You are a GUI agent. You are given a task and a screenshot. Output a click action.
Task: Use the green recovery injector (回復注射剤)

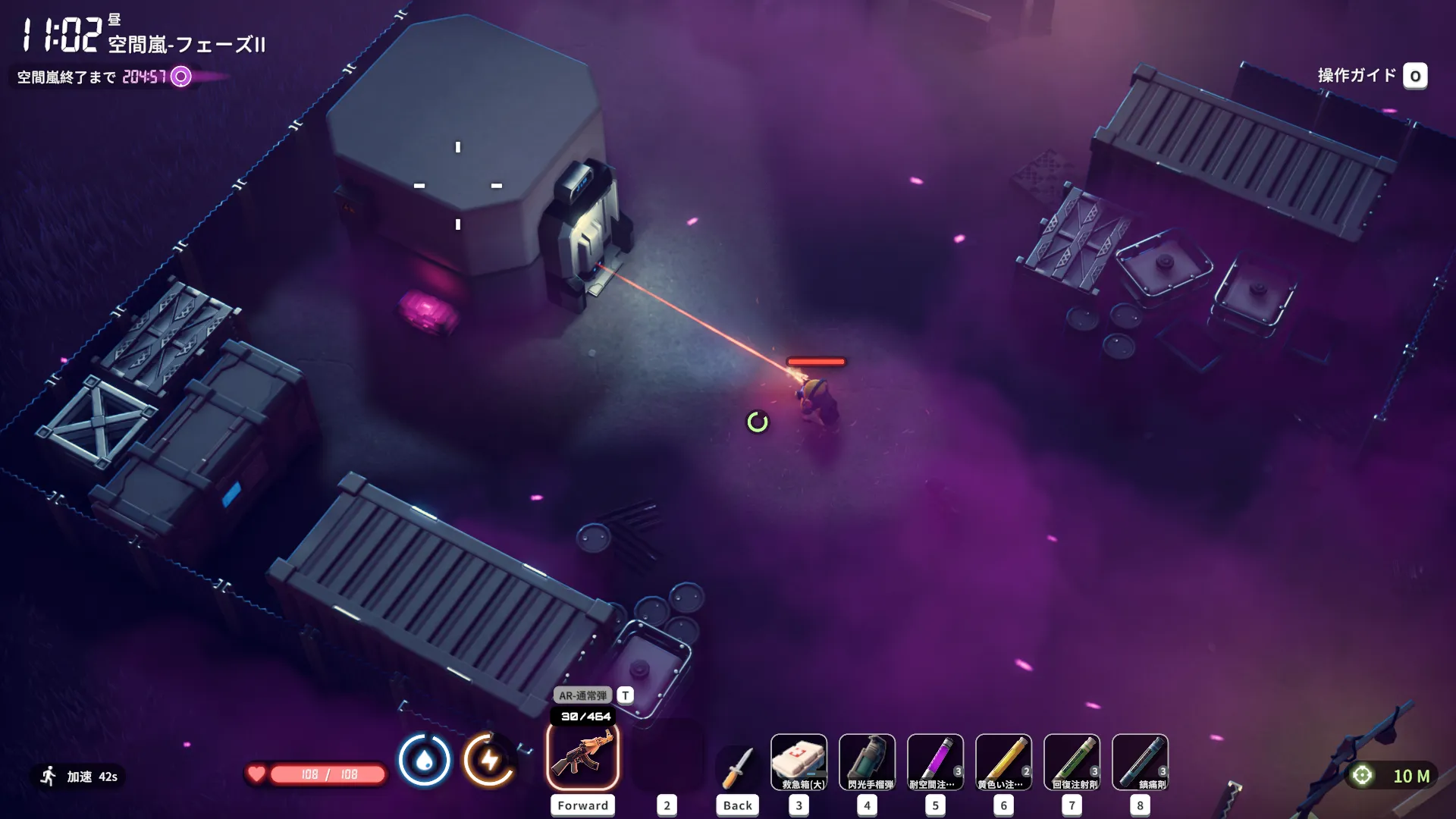click(x=1072, y=762)
